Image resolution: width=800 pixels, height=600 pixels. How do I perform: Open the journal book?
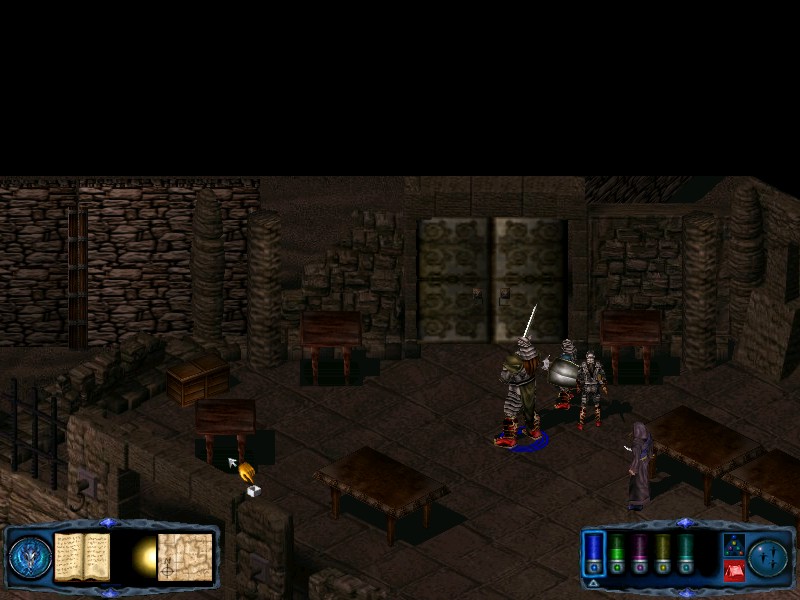pos(82,556)
